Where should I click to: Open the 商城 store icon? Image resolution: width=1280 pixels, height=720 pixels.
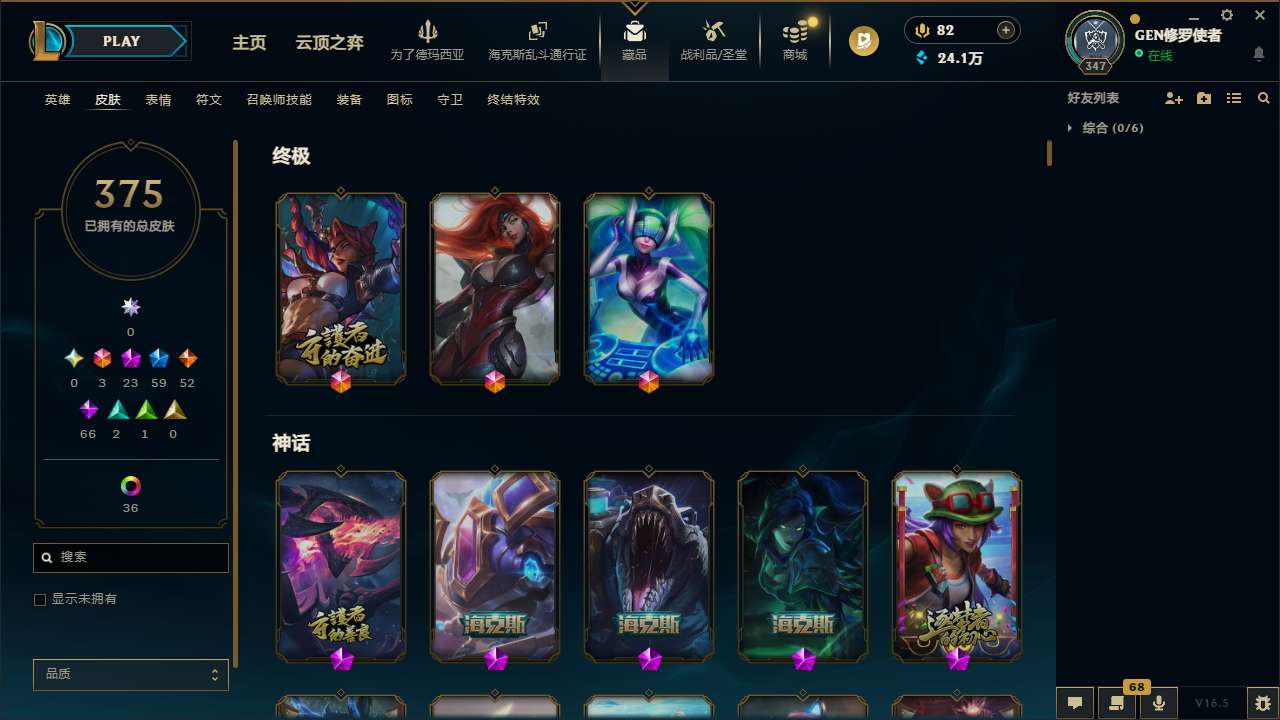click(x=794, y=40)
